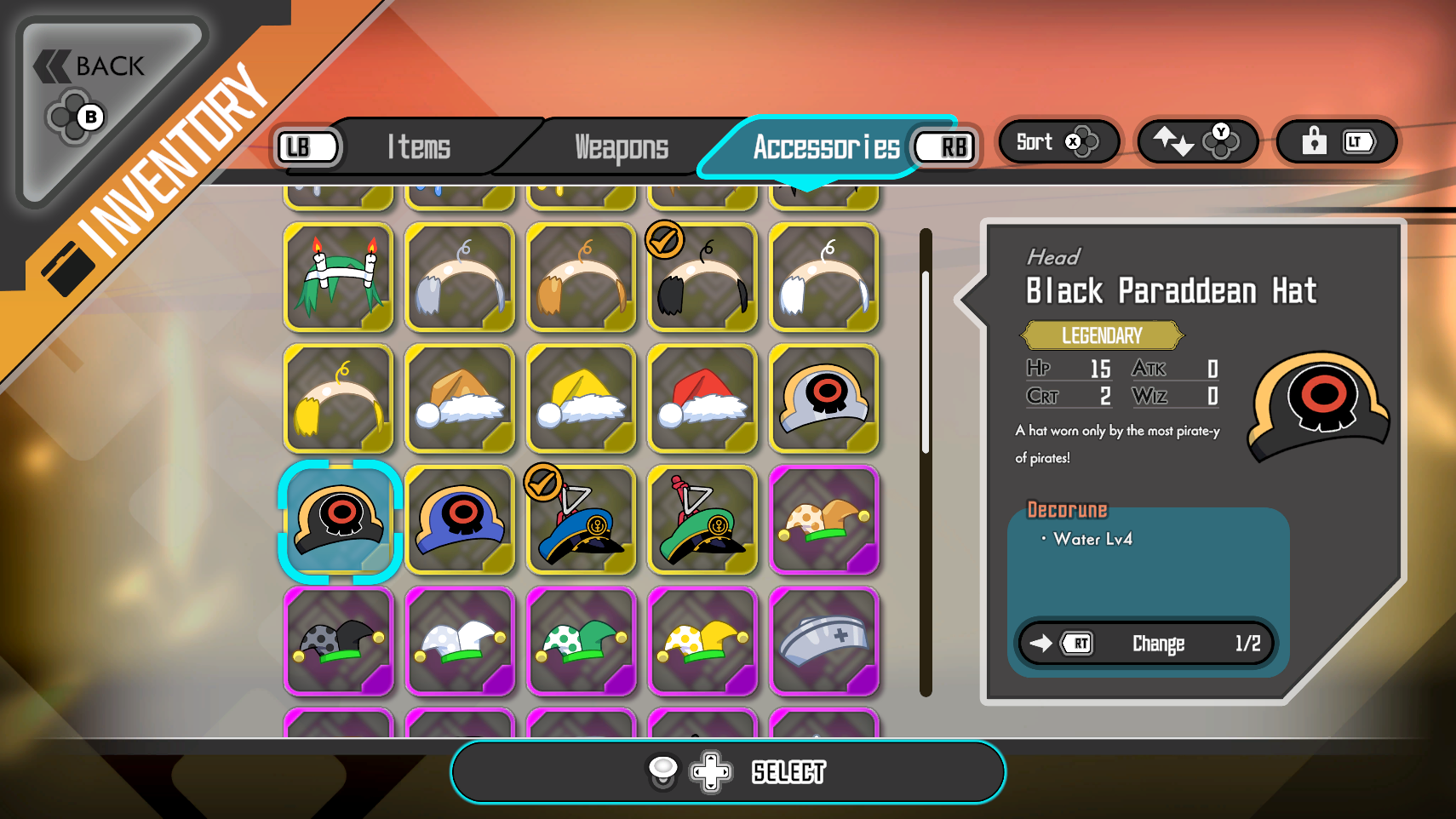1456x819 pixels.
Task: Select the green polka-dot jester hat
Action: pyautogui.click(x=582, y=641)
